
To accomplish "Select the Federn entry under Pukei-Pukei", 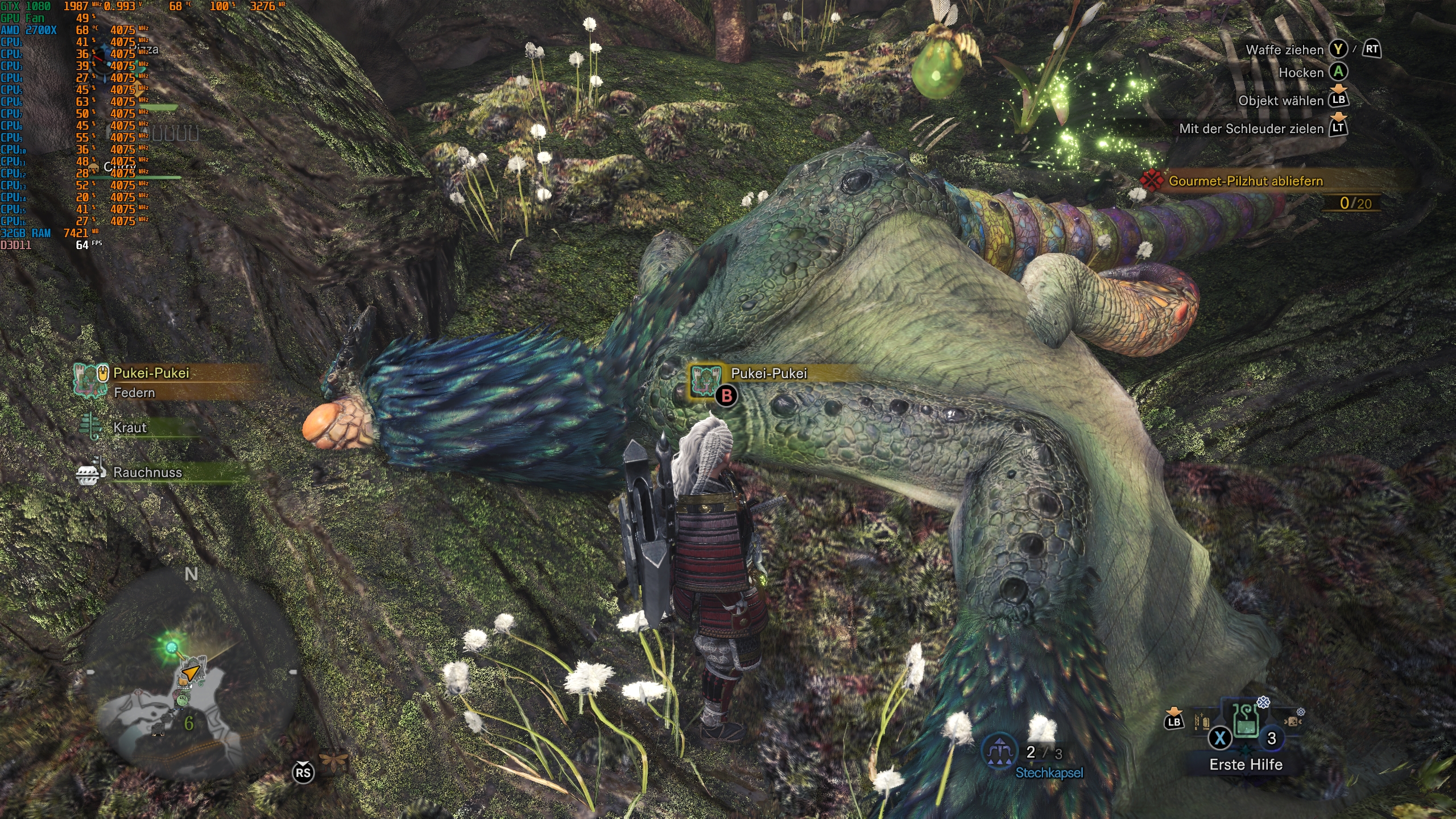I will pos(135,392).
